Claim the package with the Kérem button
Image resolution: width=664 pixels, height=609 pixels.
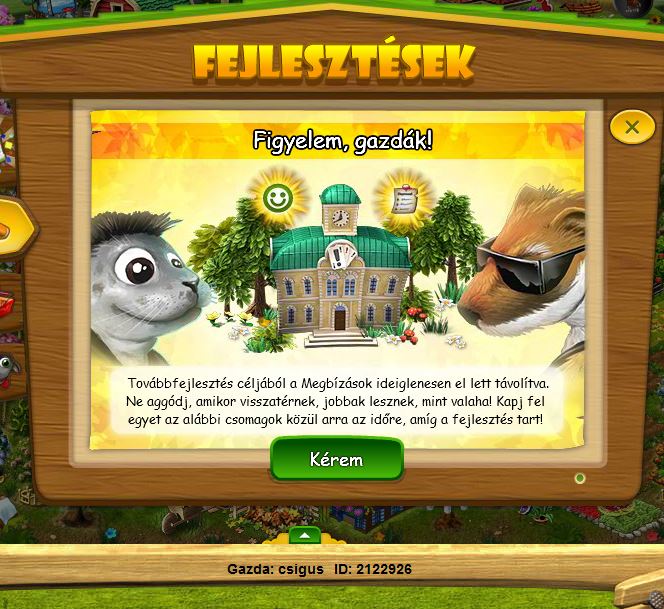click(x=336, y=460)
